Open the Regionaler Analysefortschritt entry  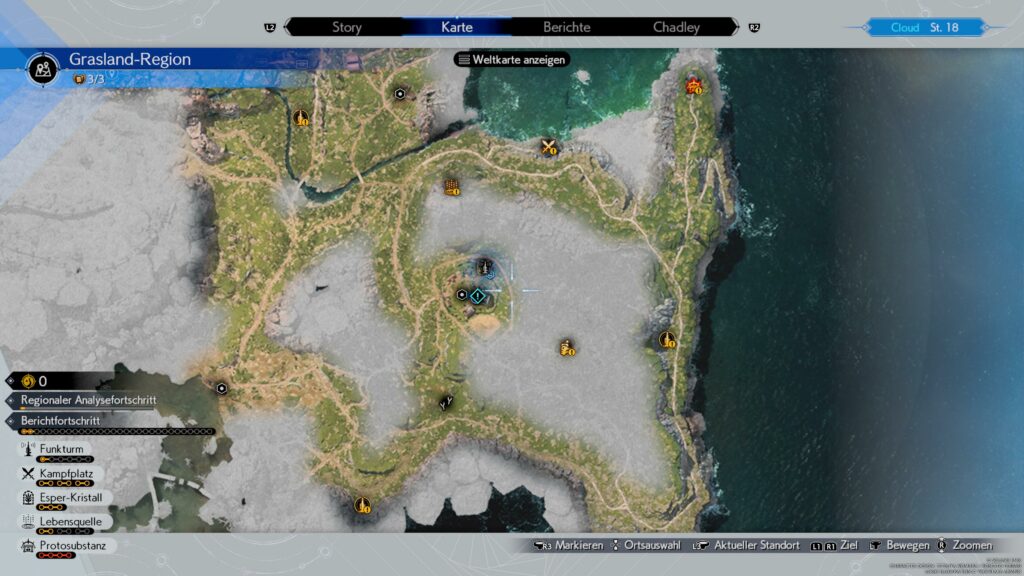click(x=88, y=400)
